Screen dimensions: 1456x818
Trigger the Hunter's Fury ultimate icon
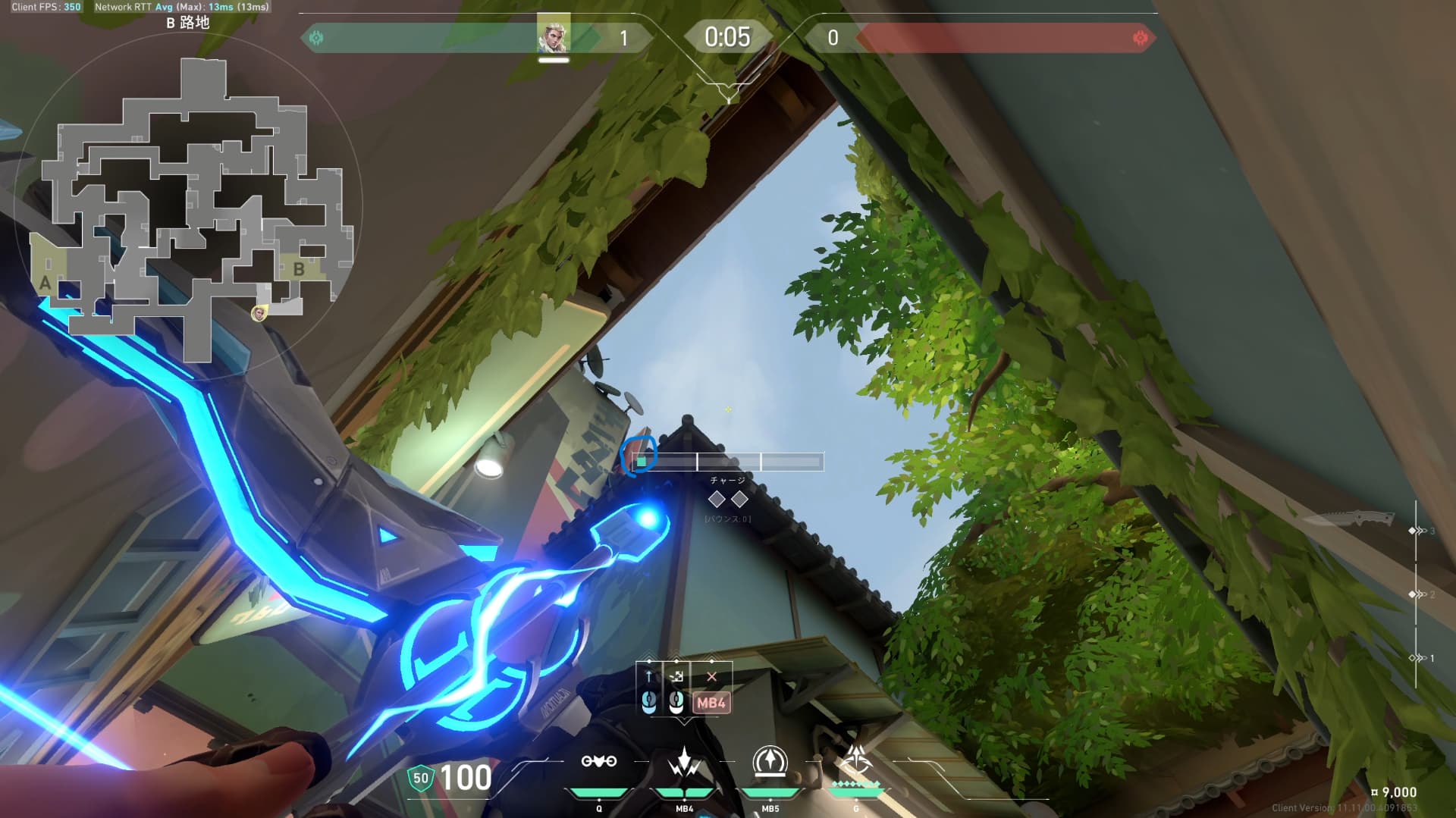point(856,760)
